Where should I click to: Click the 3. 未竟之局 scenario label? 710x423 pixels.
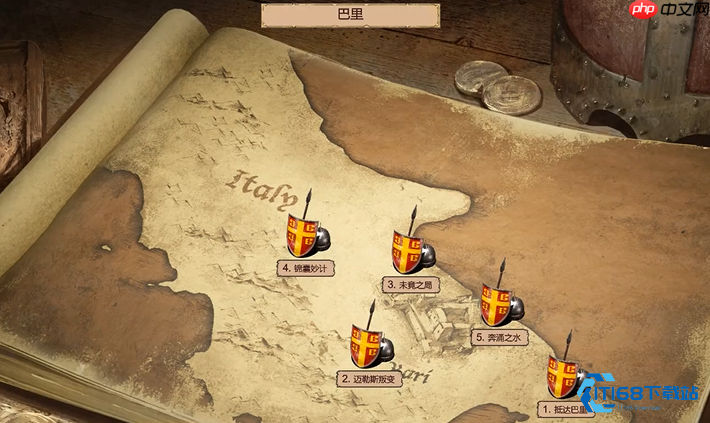(411, 285)
